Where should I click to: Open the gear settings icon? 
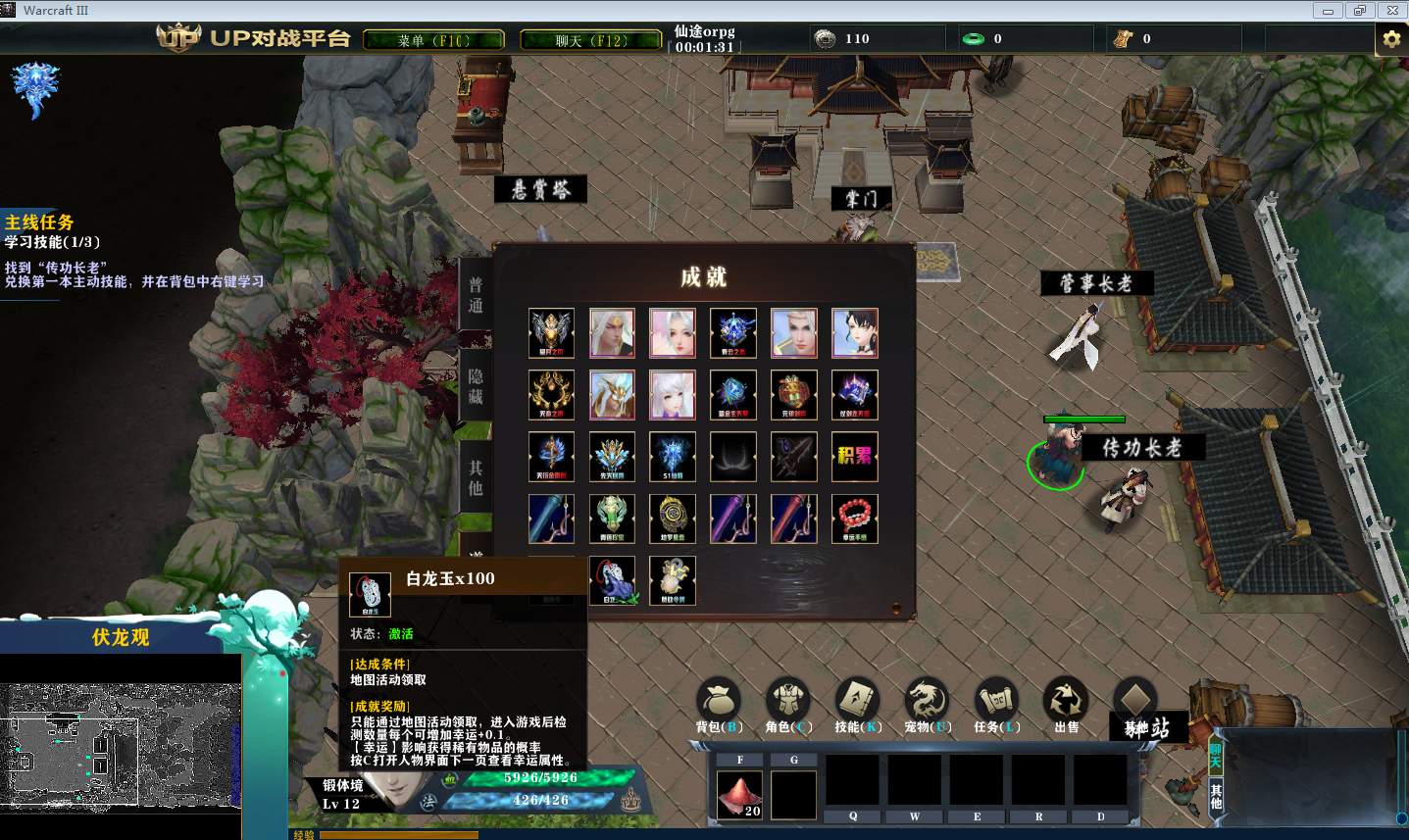[x=1390, y=39]
